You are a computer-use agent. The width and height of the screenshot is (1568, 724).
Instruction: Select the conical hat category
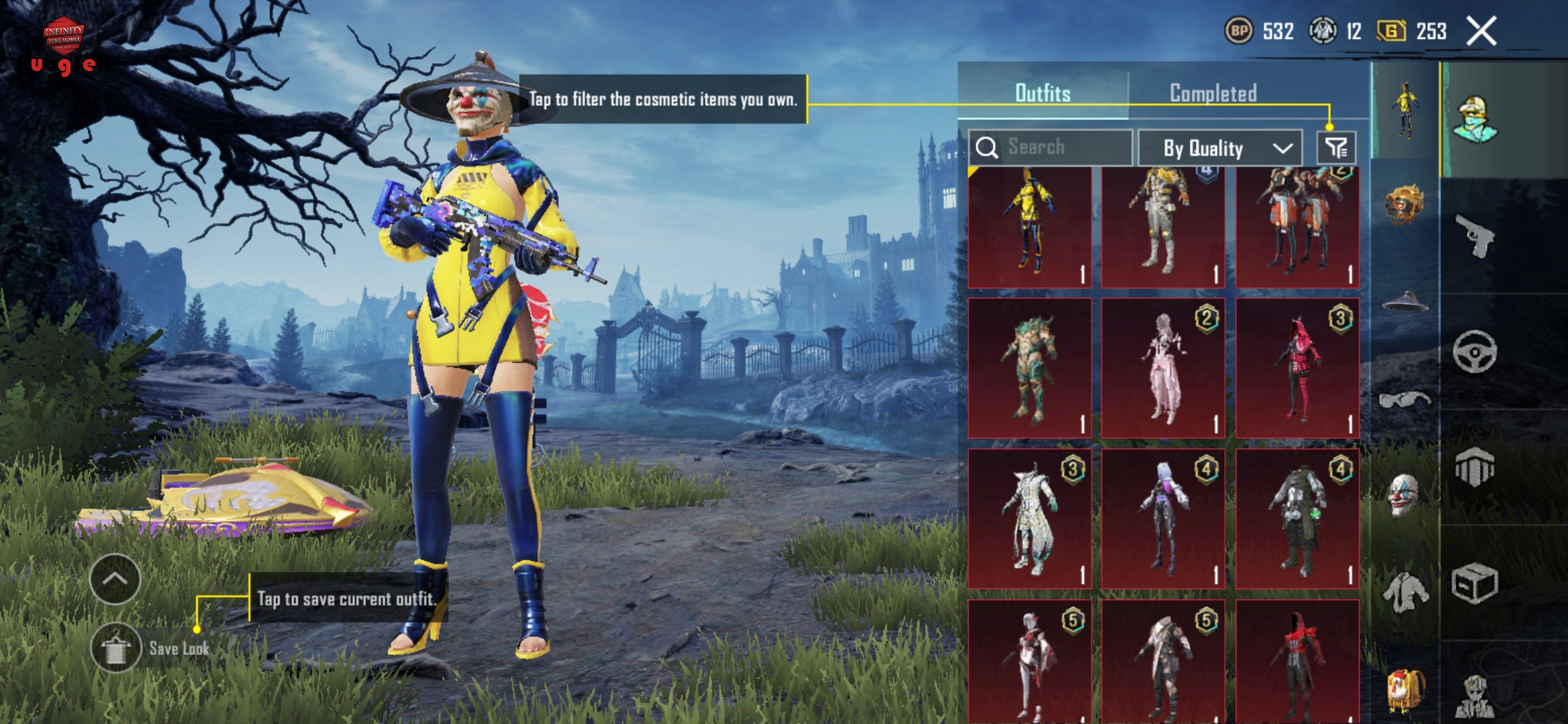[1404, 302]
